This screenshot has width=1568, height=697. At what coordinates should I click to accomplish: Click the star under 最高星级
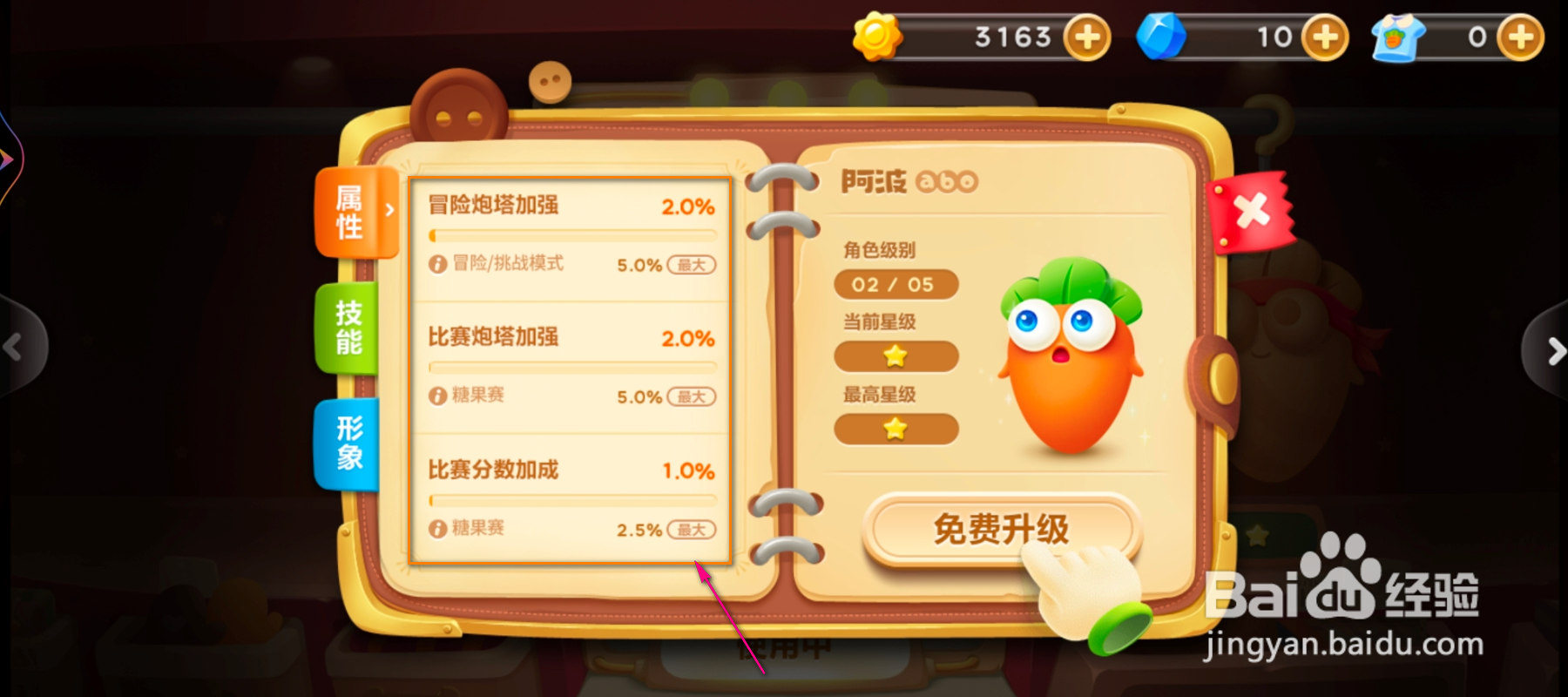click(x=896, y=429)
